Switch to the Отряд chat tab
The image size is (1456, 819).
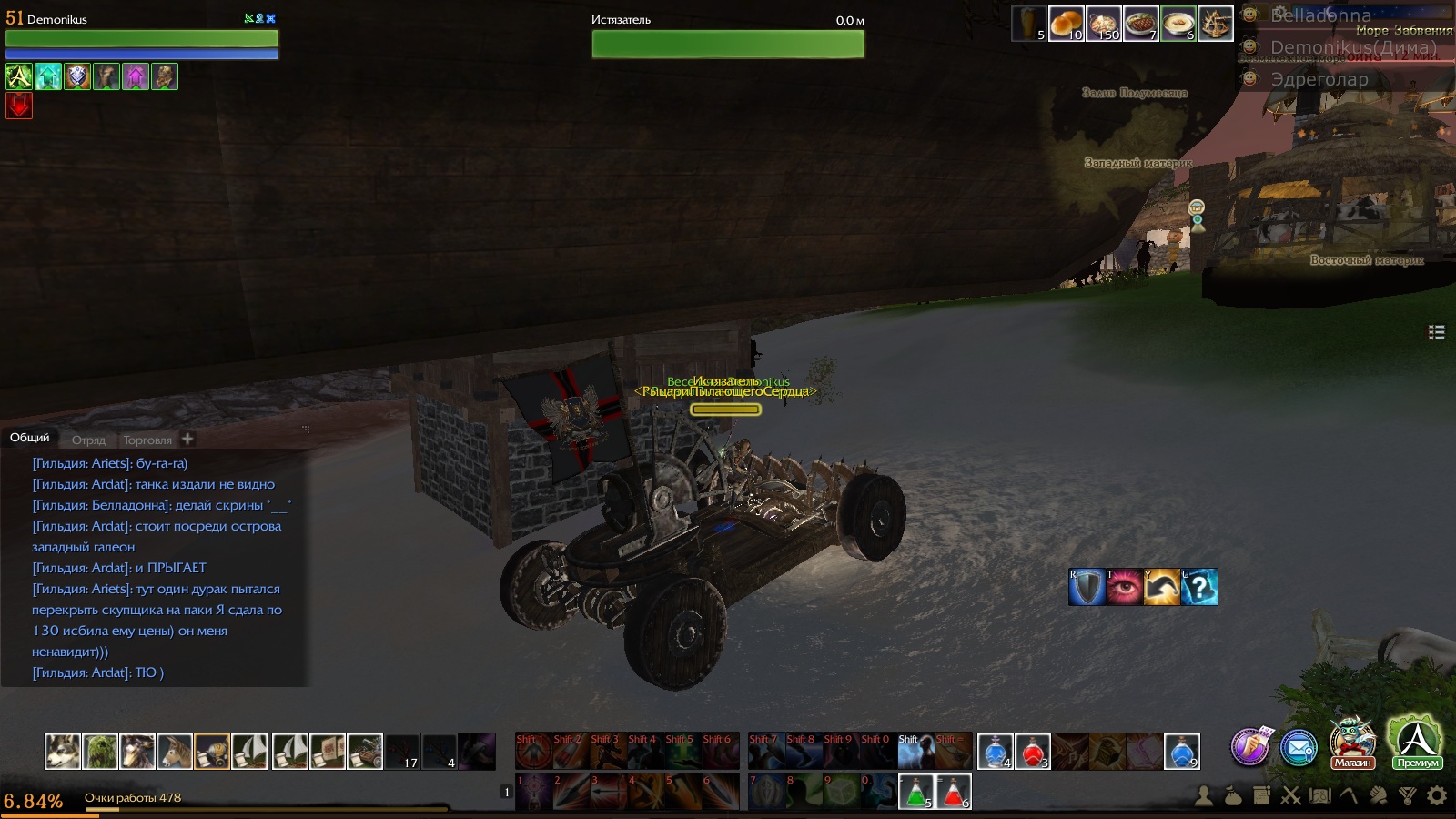pyautogui.click(x=88, y=440)
